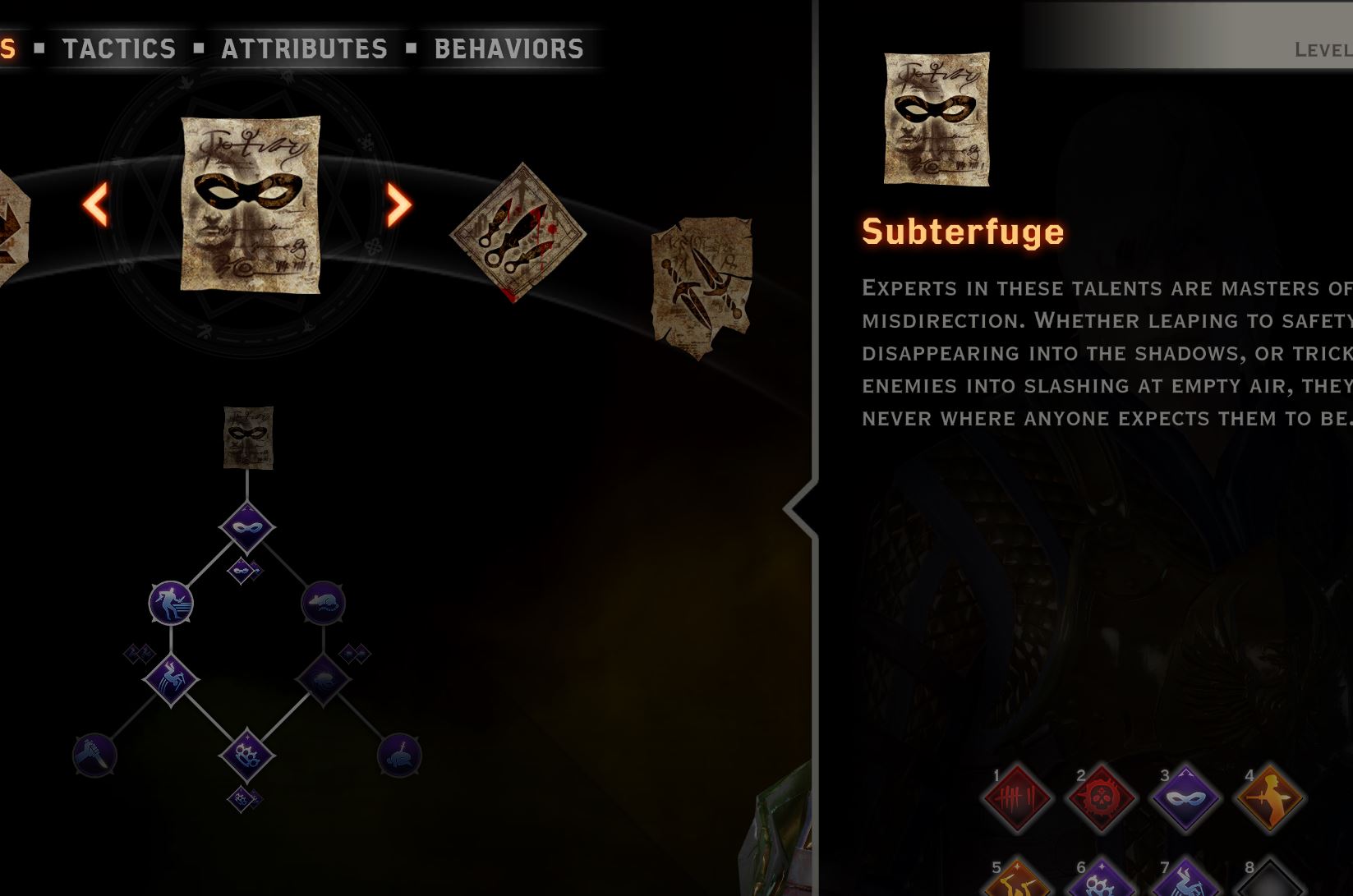1353x896 pixels.
Task: Select the throwing knives diamond tree card
Action: pyautogui.click(x=518, y=232)
